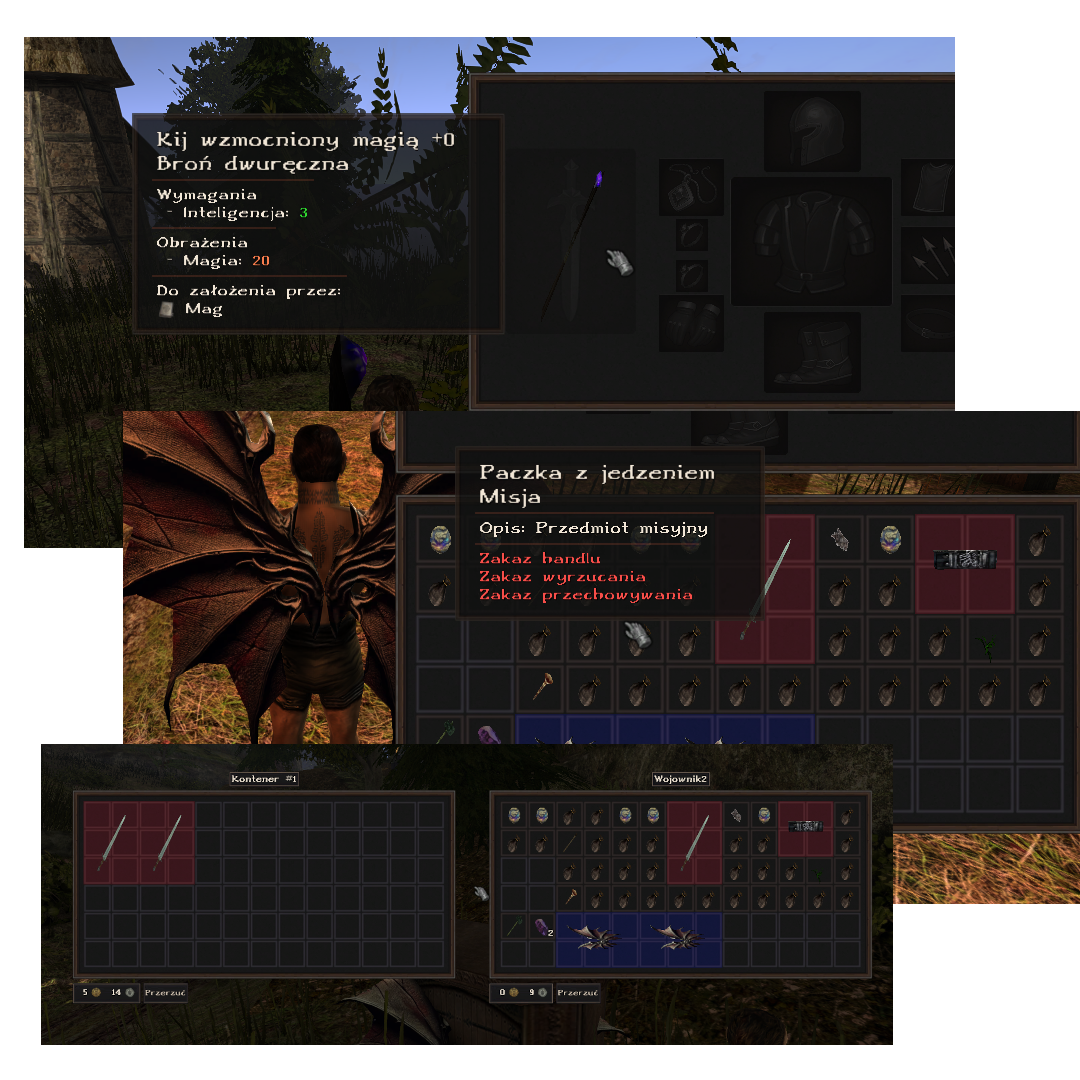Select the equipped magic staff weapon slot
The height and width of the screenshot is (1080, 1080).
click(572, 240)
